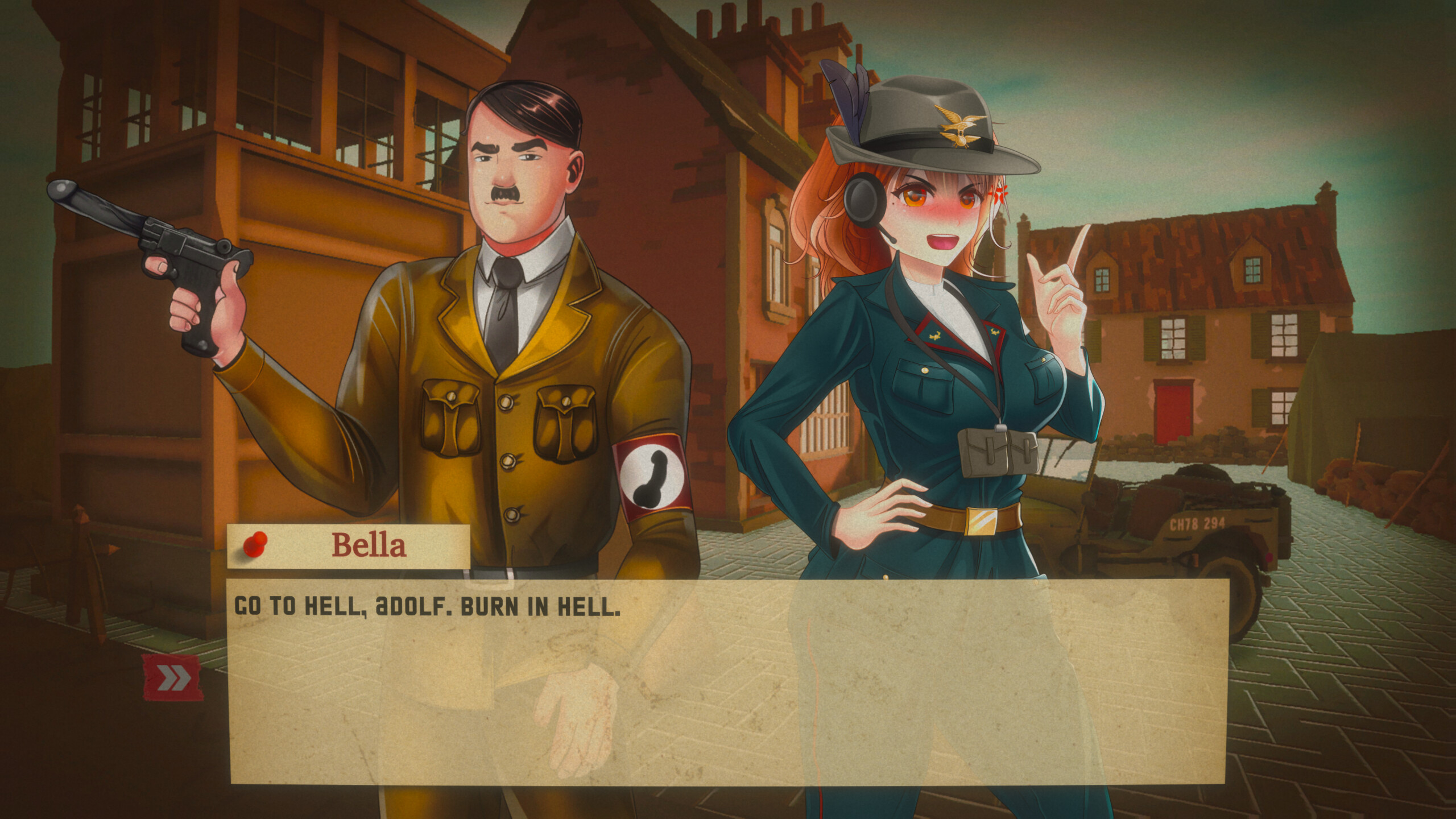Advance the dialogue text box
This screenshot has width=1456, height=819.
pos(727,681)
